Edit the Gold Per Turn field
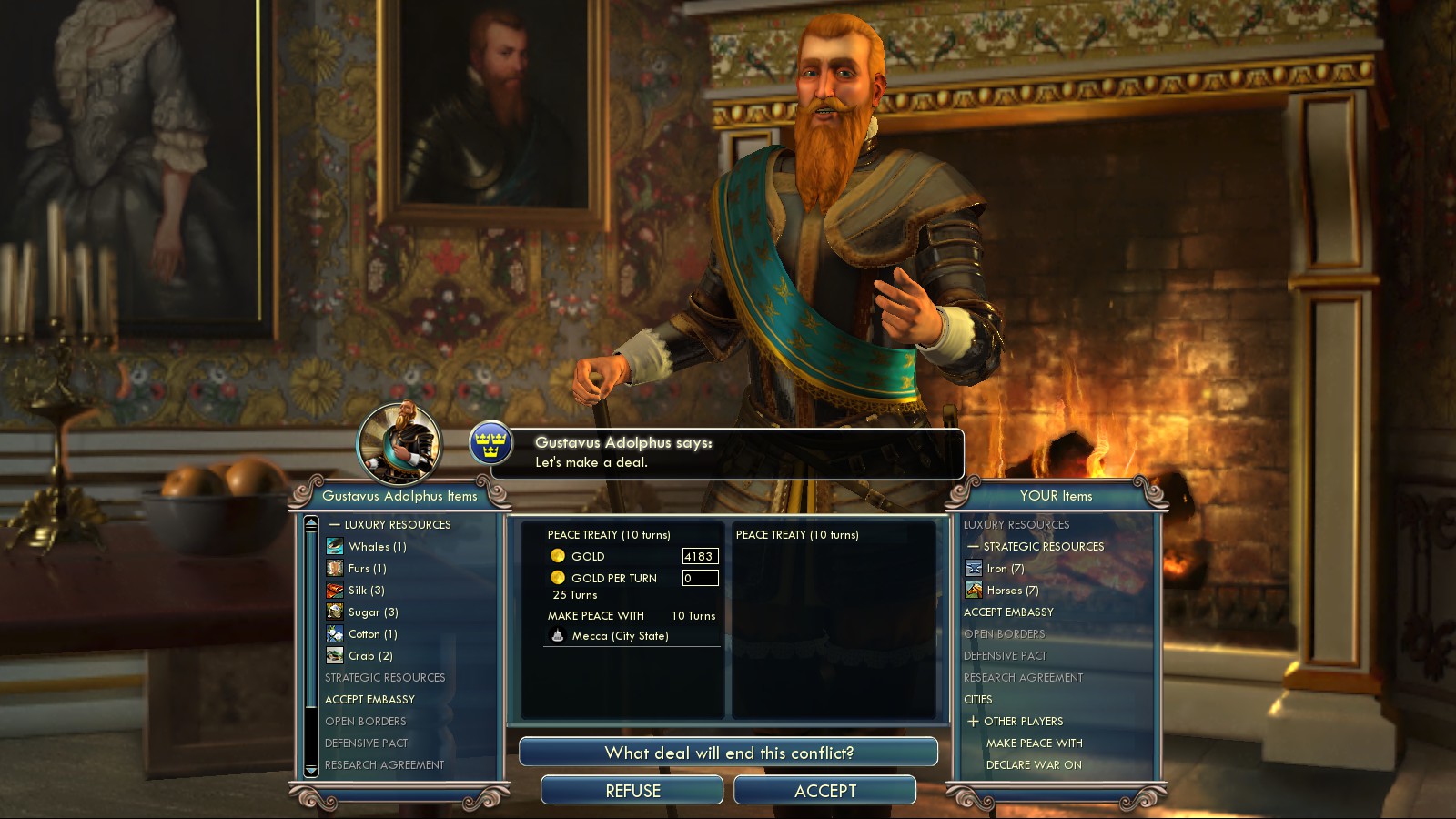 700,578
